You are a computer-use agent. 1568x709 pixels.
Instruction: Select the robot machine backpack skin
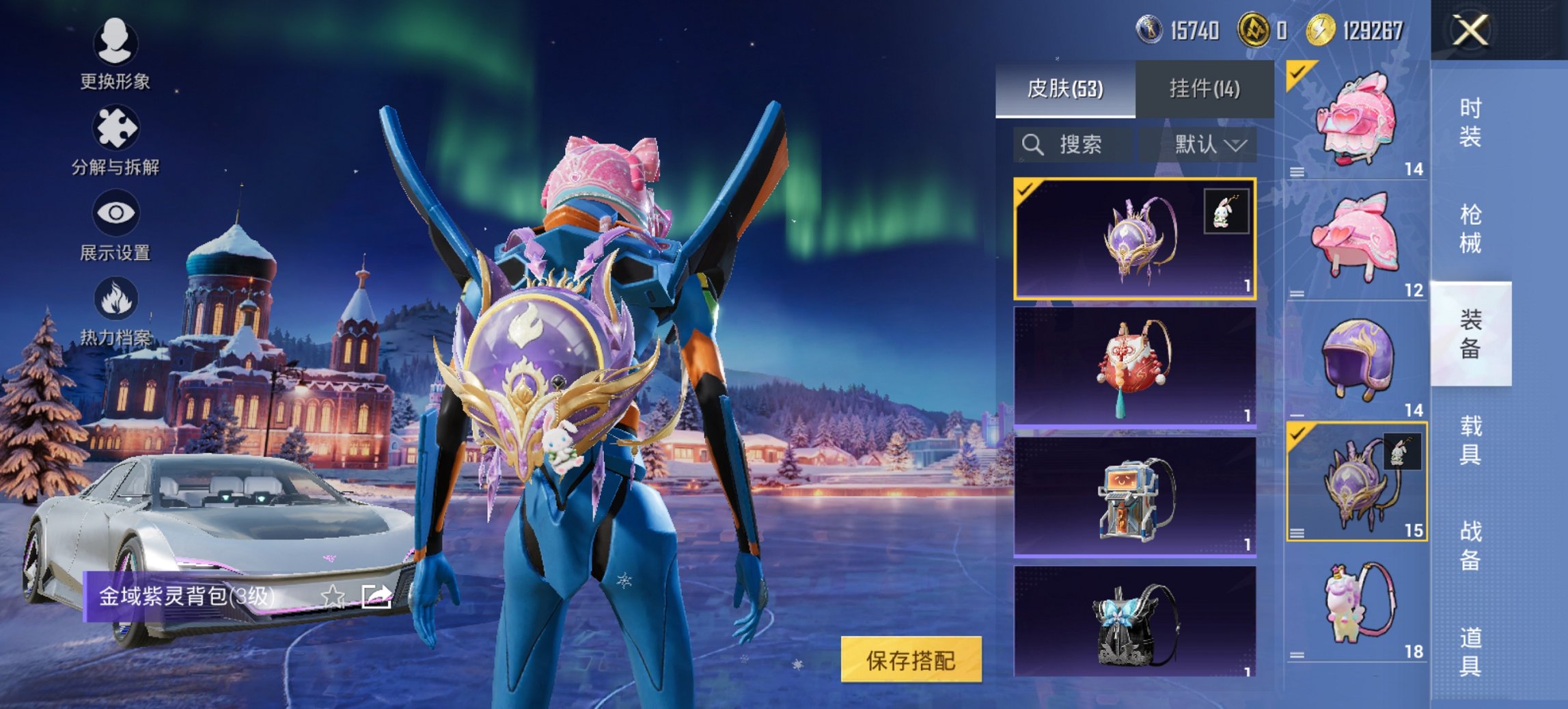tap(1134, 497)
